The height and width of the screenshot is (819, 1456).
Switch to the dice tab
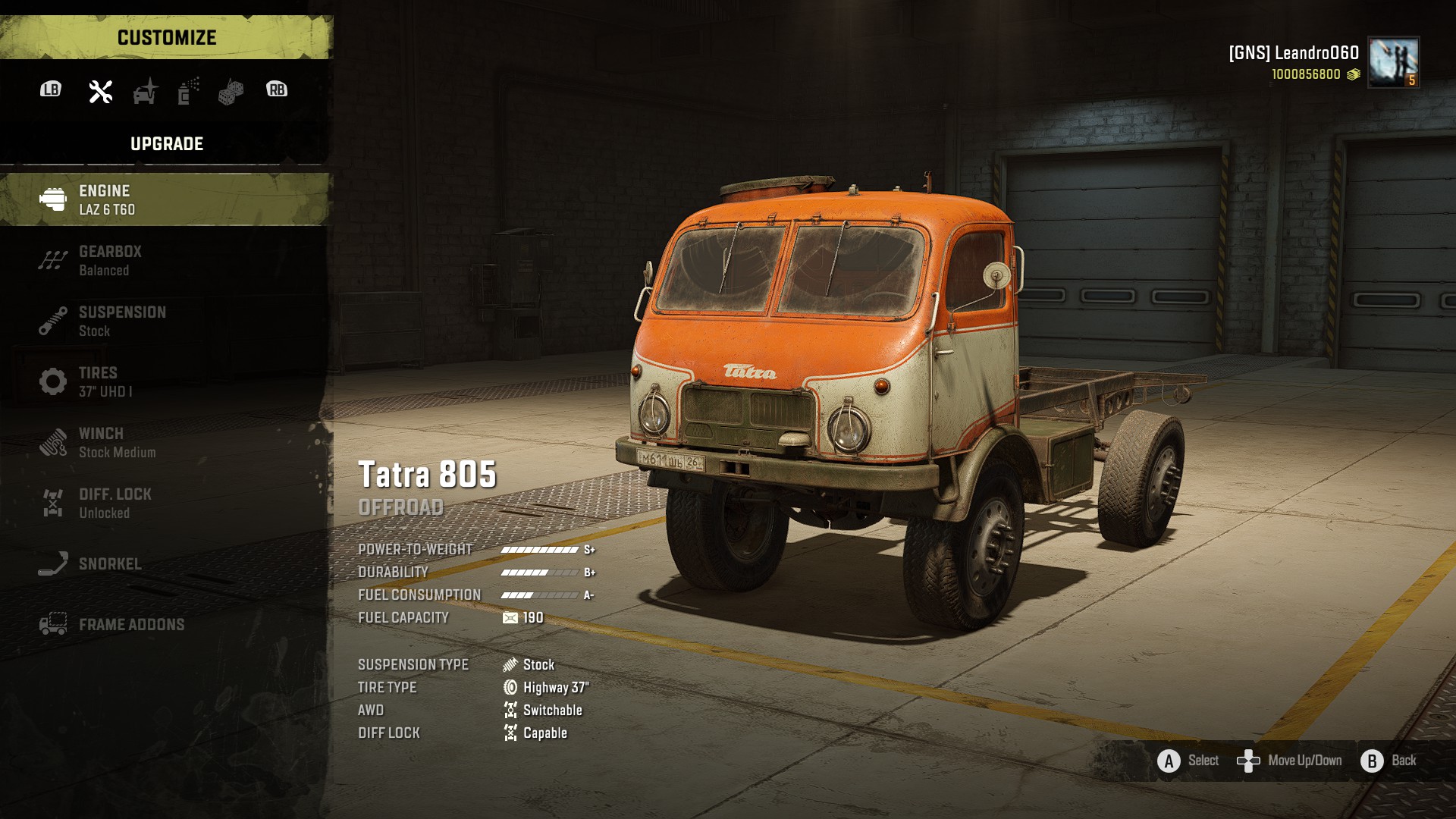coord(231,92)
